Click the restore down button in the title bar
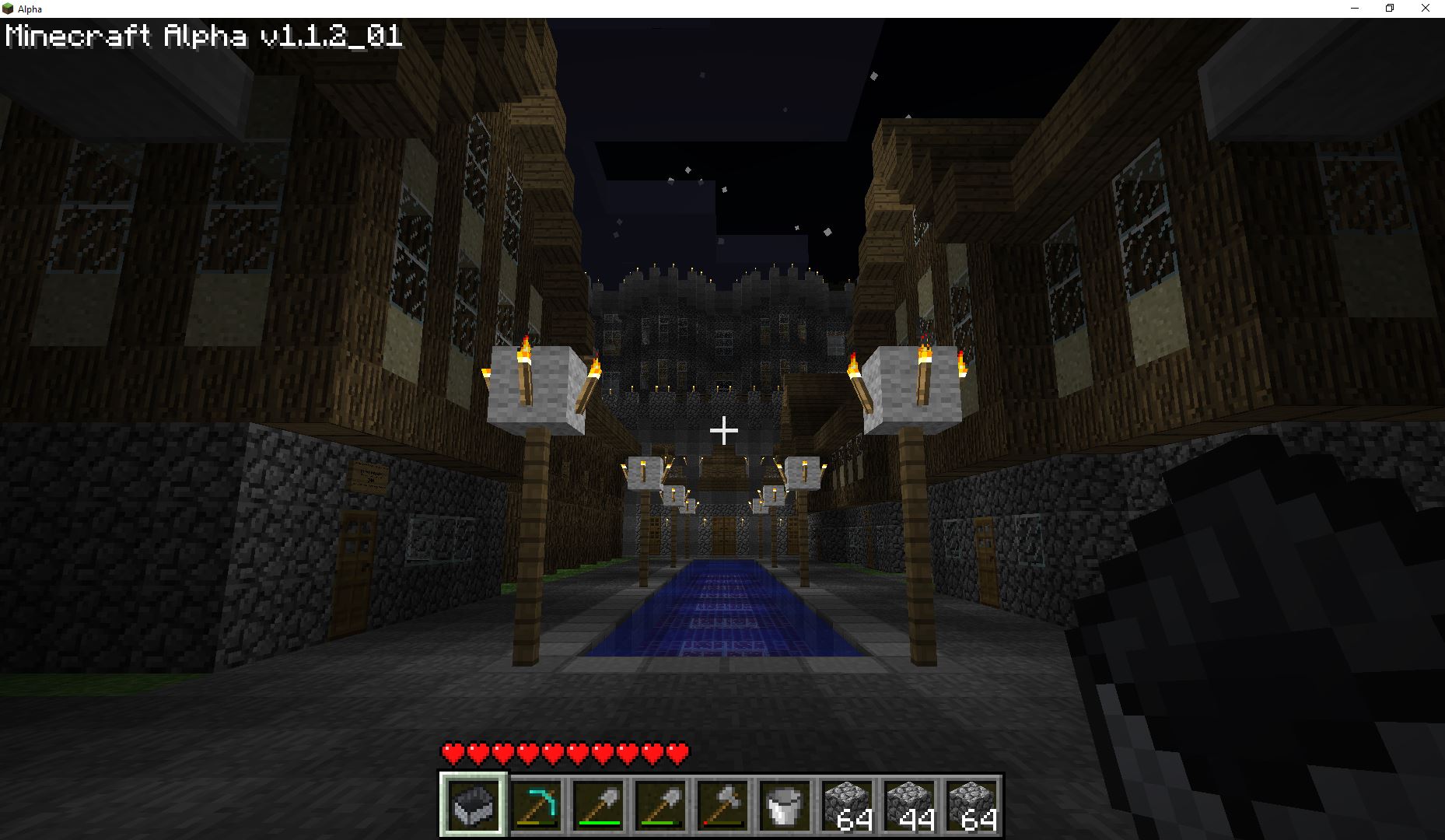Image resolution: width=1445 pixels, height=840 pixels. pyautogui.click(x=1390, y=9)
